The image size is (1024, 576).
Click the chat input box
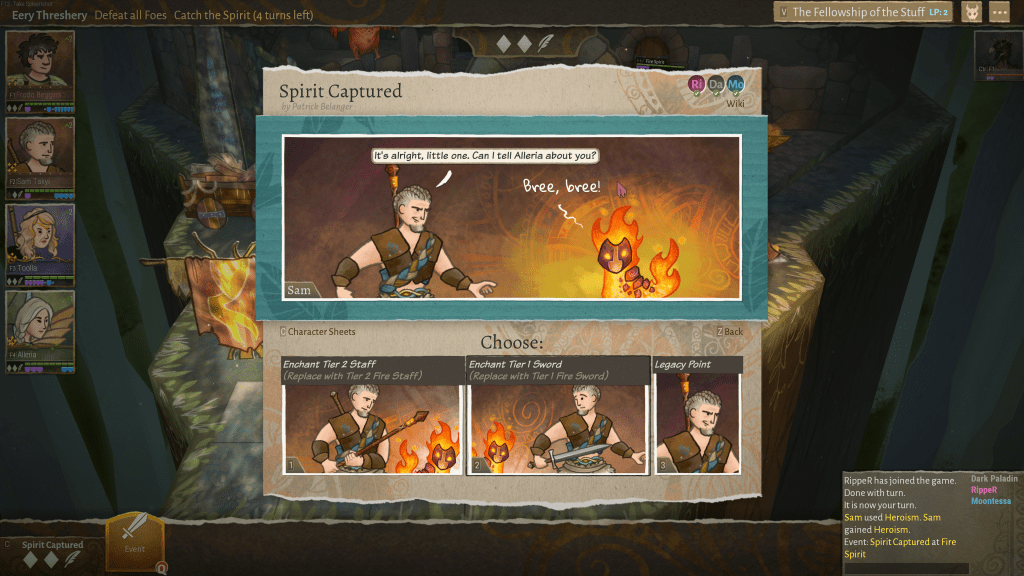(x=906, y=568)
